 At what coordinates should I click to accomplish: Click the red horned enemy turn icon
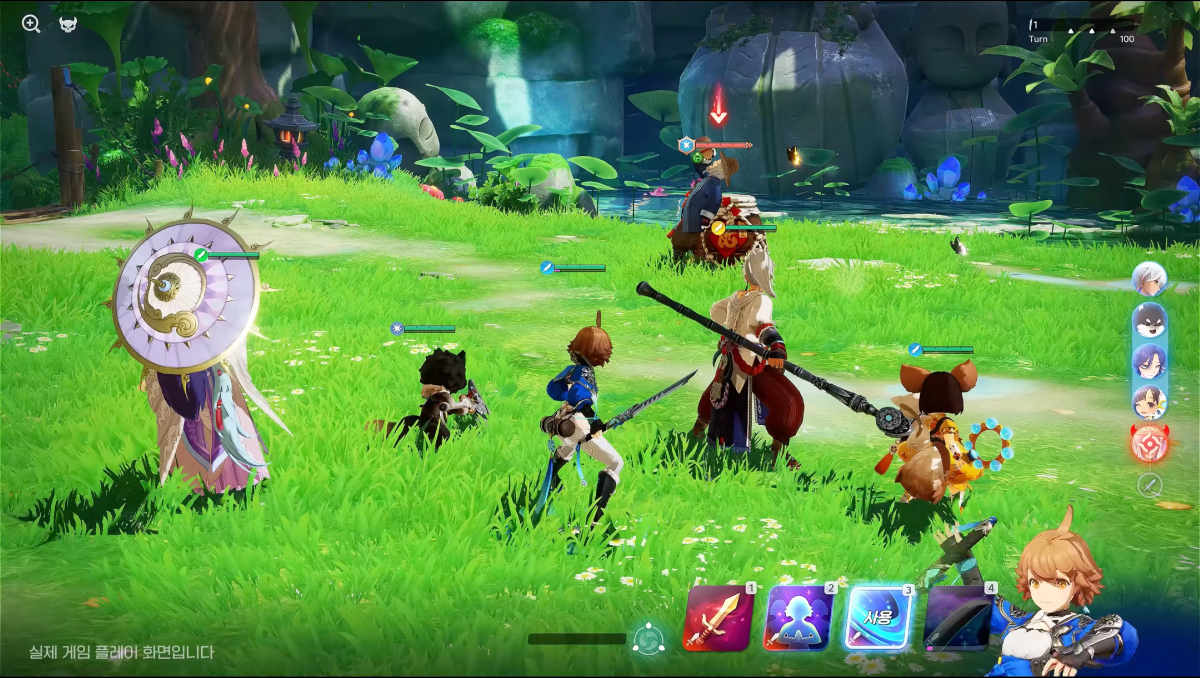coord(1150,443)
